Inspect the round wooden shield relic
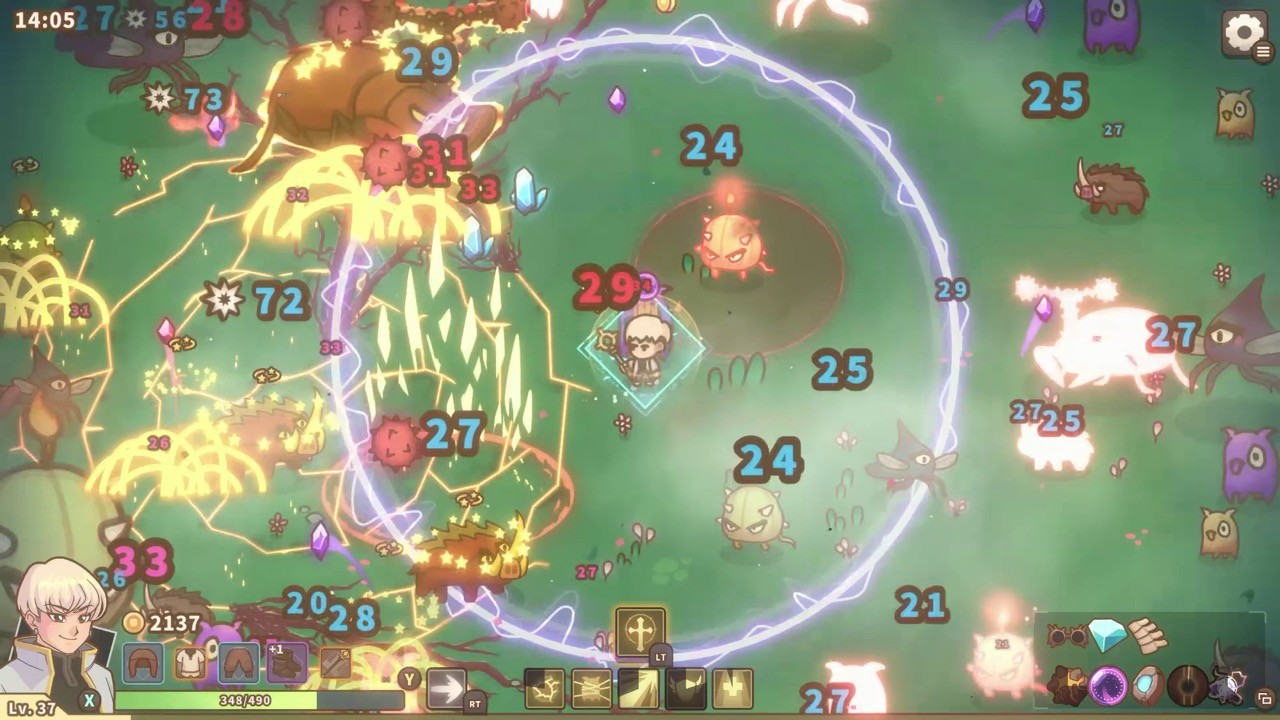1280x720 pixels. [1188, 686]
